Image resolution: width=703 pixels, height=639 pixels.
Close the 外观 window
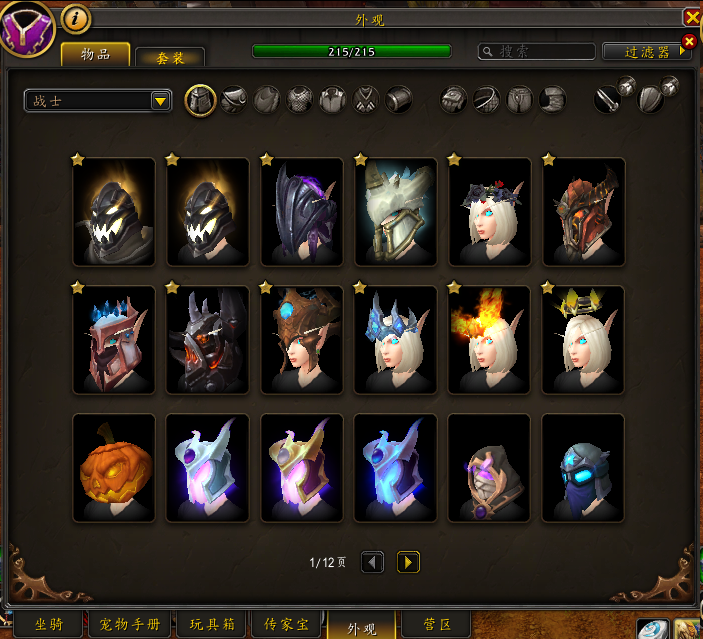point(691,18)
